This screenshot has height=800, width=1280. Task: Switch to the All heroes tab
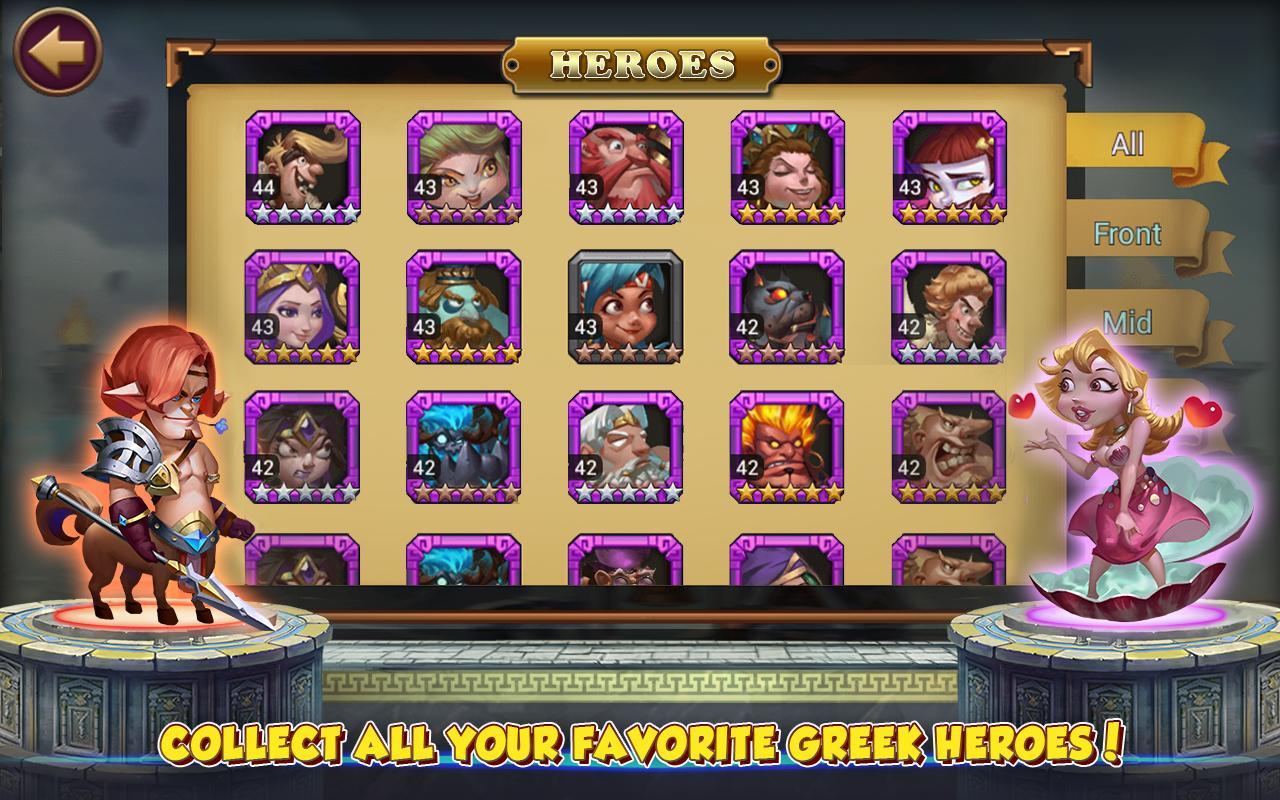tap(1128, 145)
